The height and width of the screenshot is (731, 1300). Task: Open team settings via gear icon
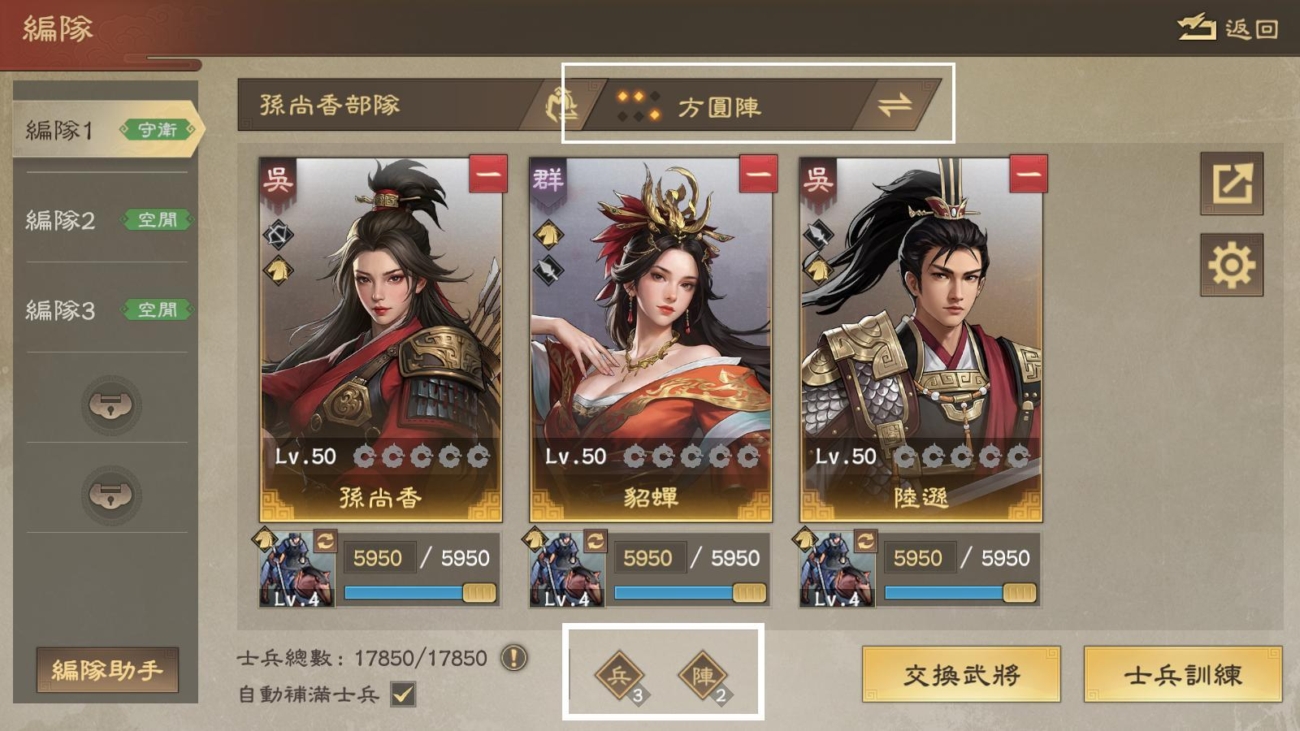point(1233,265)
